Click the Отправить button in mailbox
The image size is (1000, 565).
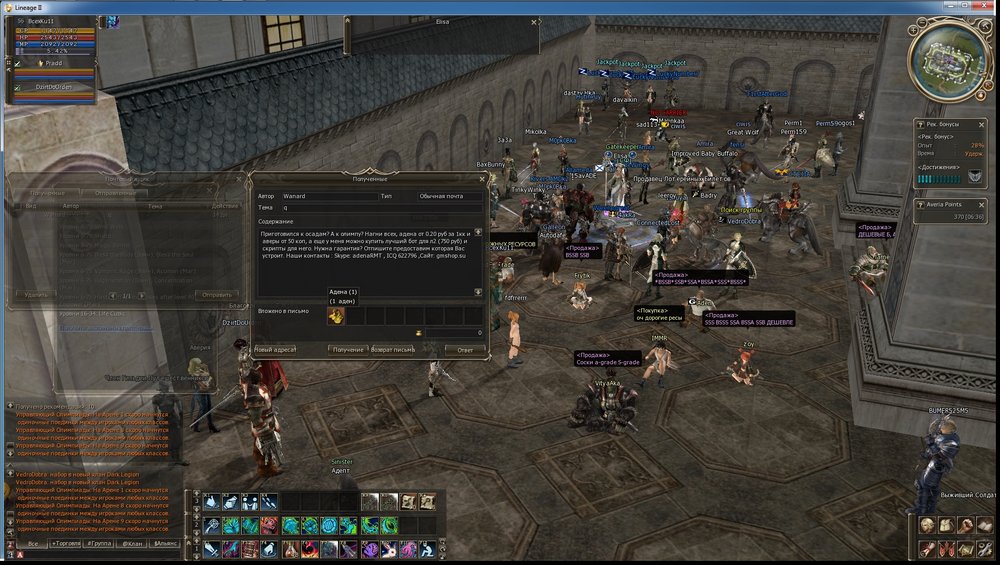[219, 296]
